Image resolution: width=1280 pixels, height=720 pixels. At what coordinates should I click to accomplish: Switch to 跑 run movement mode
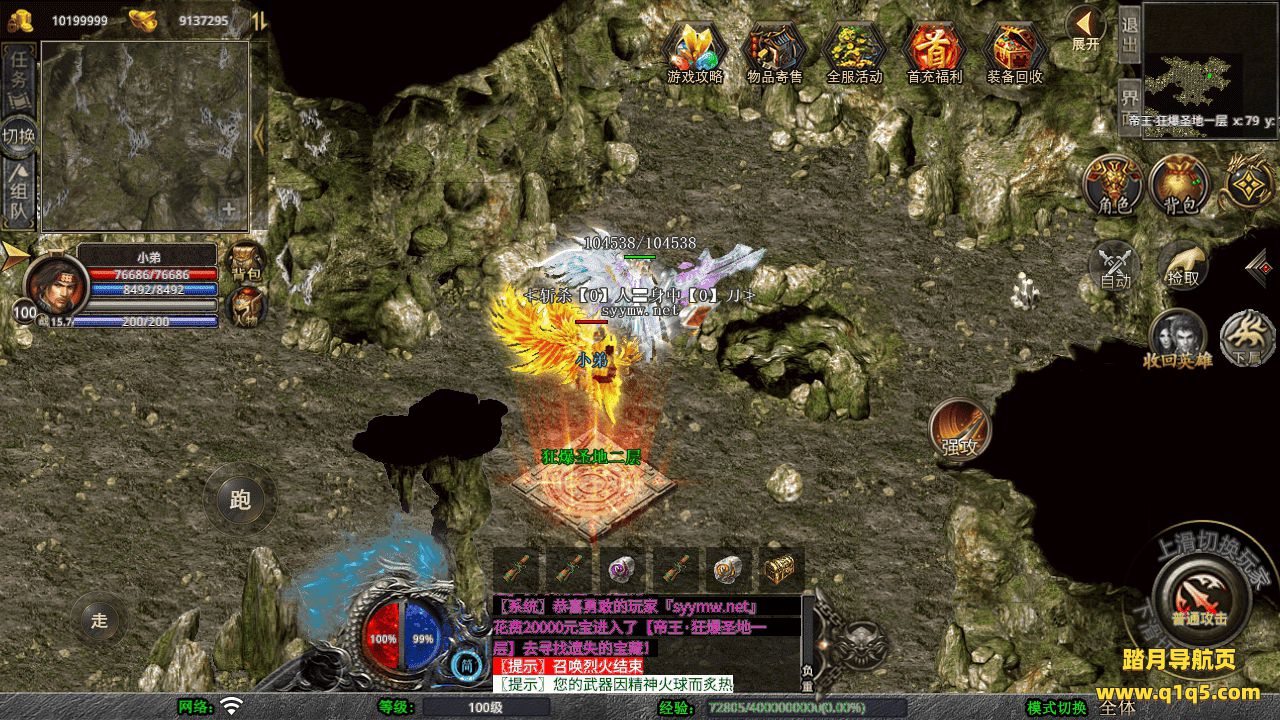[240, 499]
